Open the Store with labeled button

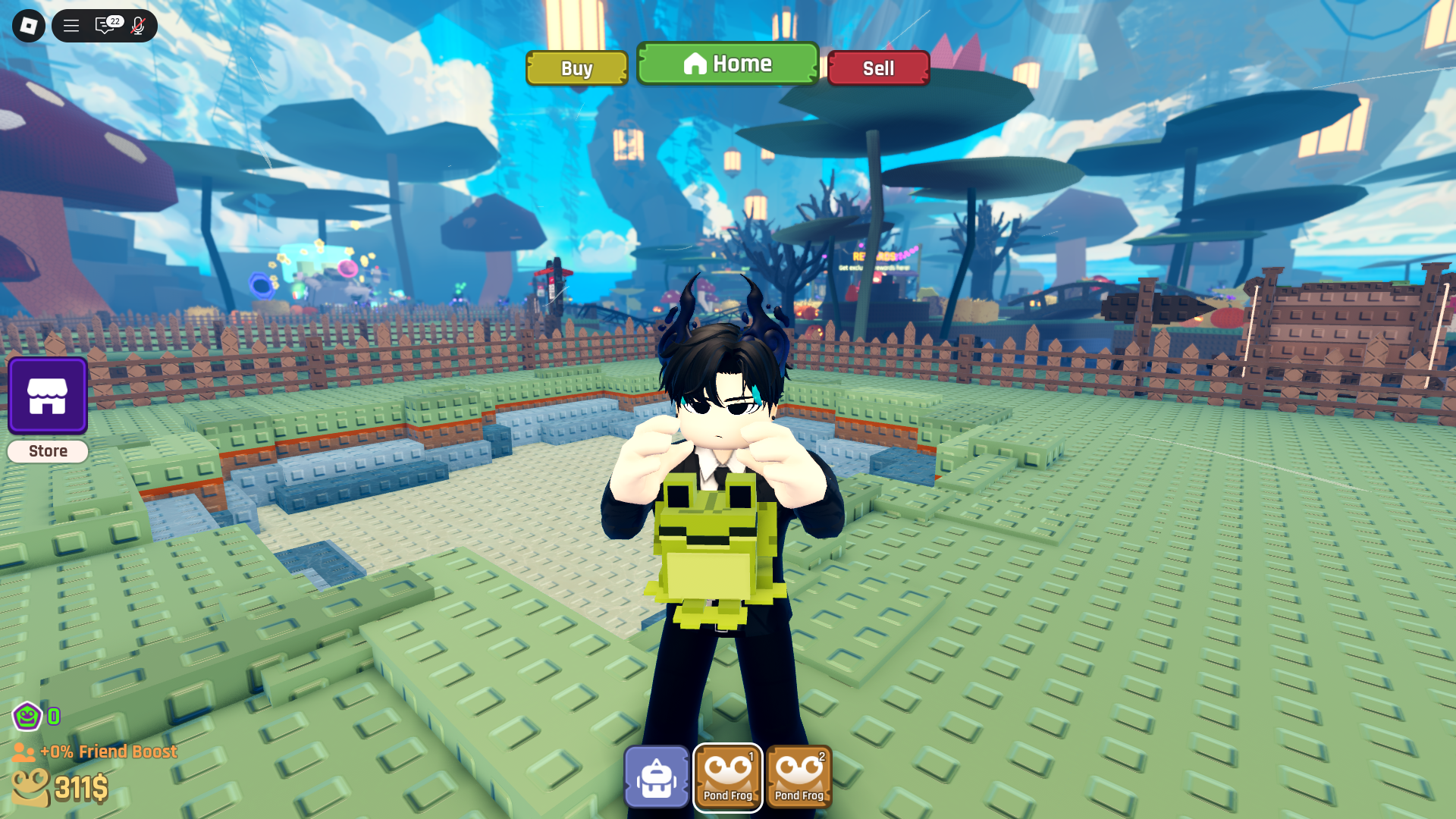pyautogui.click(x=47, y=450)
